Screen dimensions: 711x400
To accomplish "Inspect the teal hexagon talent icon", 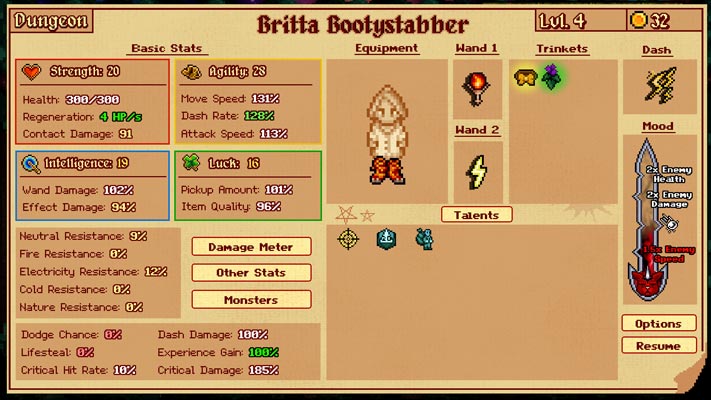I will click(388, 238).
